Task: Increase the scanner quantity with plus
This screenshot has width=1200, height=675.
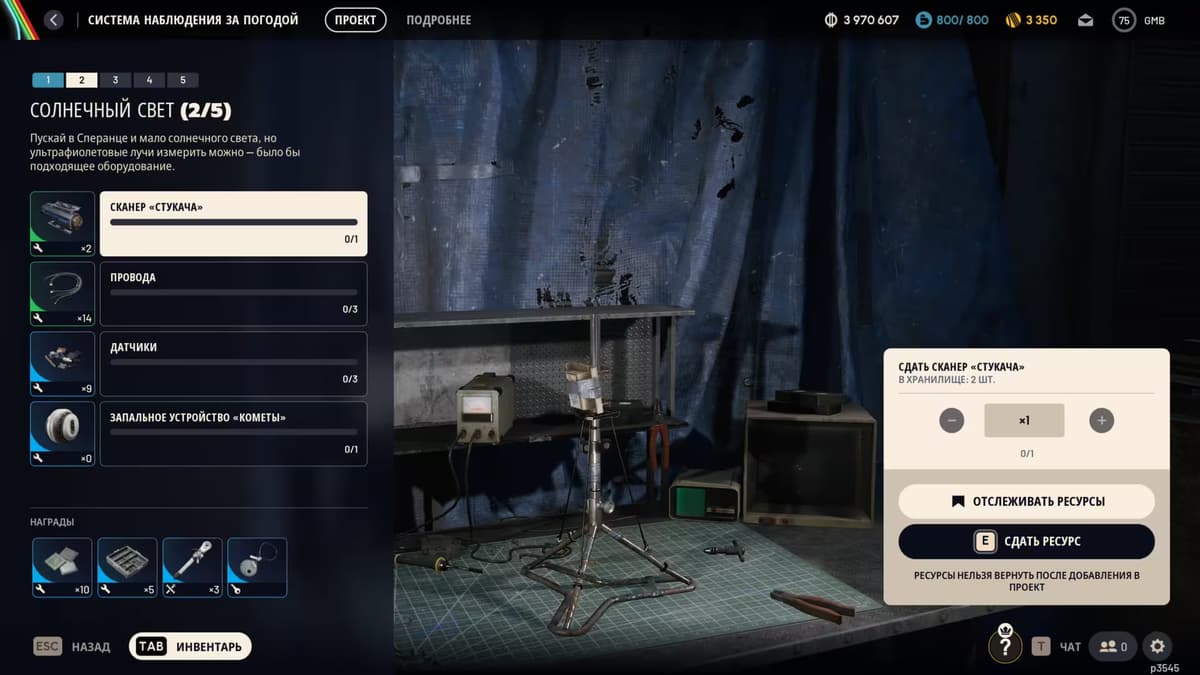Action: click(1101, 421)
